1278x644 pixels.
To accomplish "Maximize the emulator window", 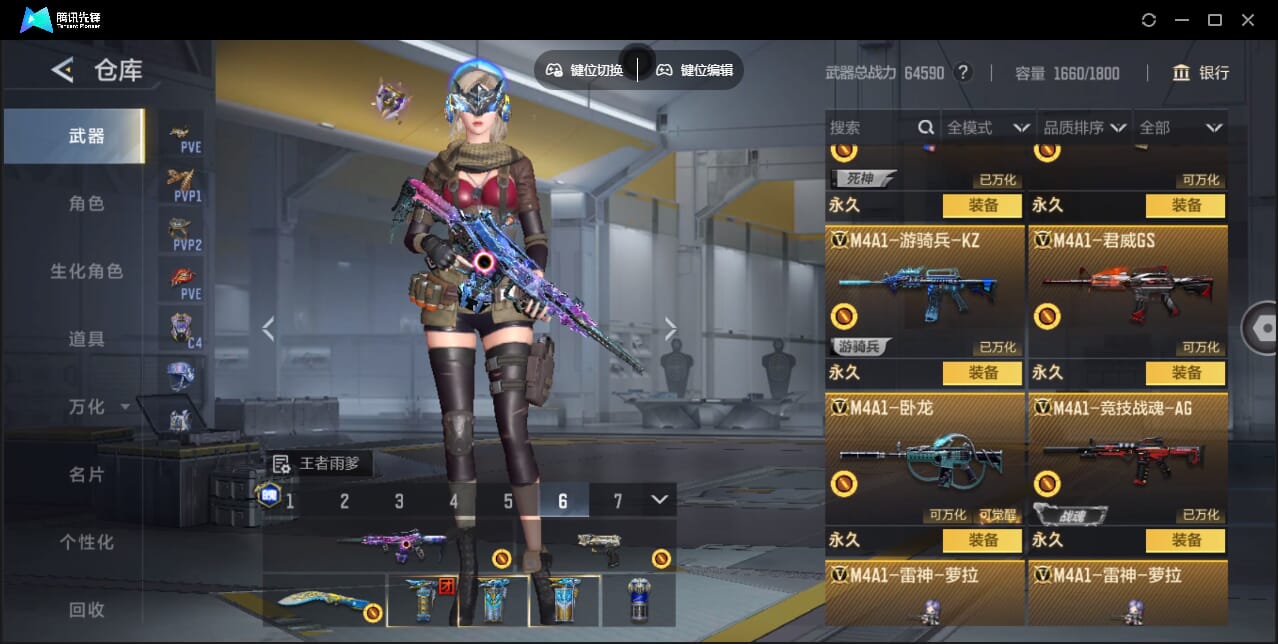I will [1215, 20].
